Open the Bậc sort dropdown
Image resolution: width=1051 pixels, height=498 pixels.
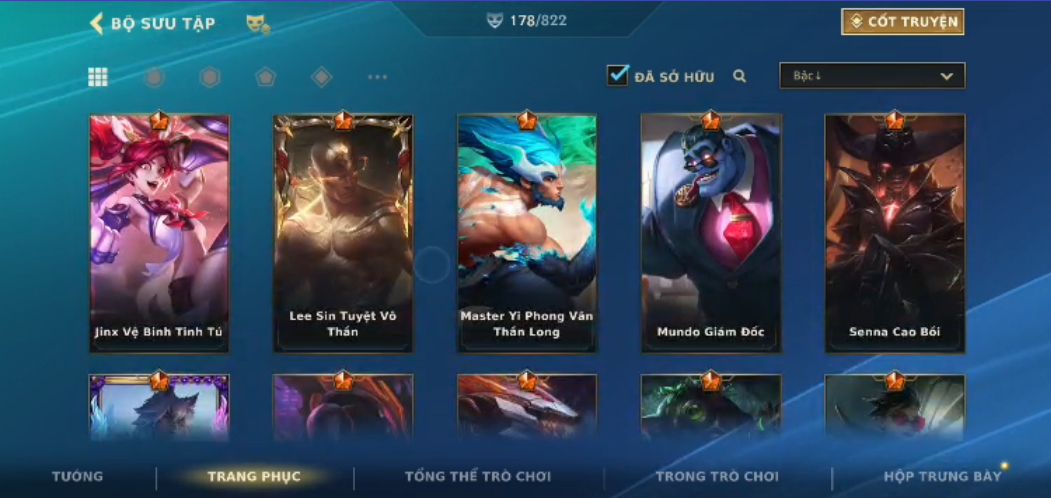tap(872, 76)
